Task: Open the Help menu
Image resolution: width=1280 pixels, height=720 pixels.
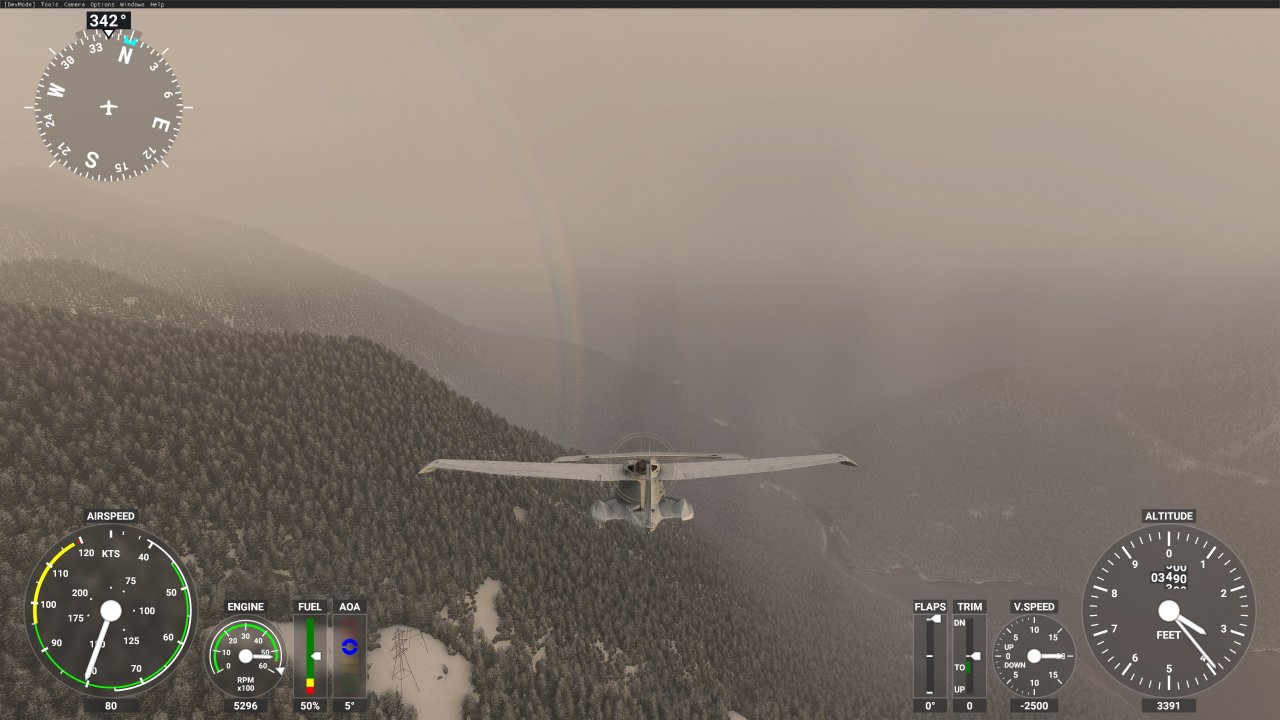Action: (x=156, y=4)
